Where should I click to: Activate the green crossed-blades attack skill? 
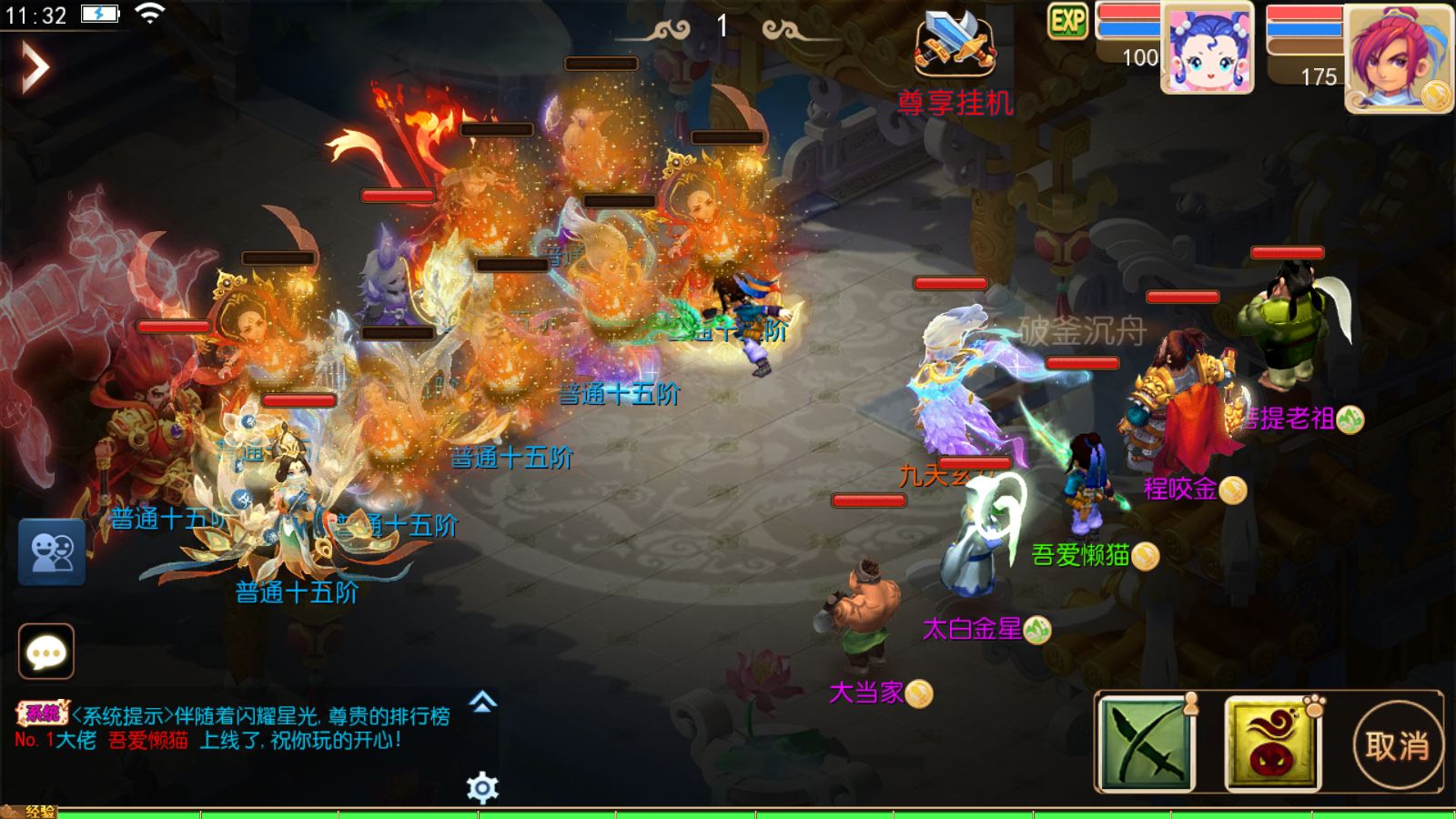tap(1147, 743)
